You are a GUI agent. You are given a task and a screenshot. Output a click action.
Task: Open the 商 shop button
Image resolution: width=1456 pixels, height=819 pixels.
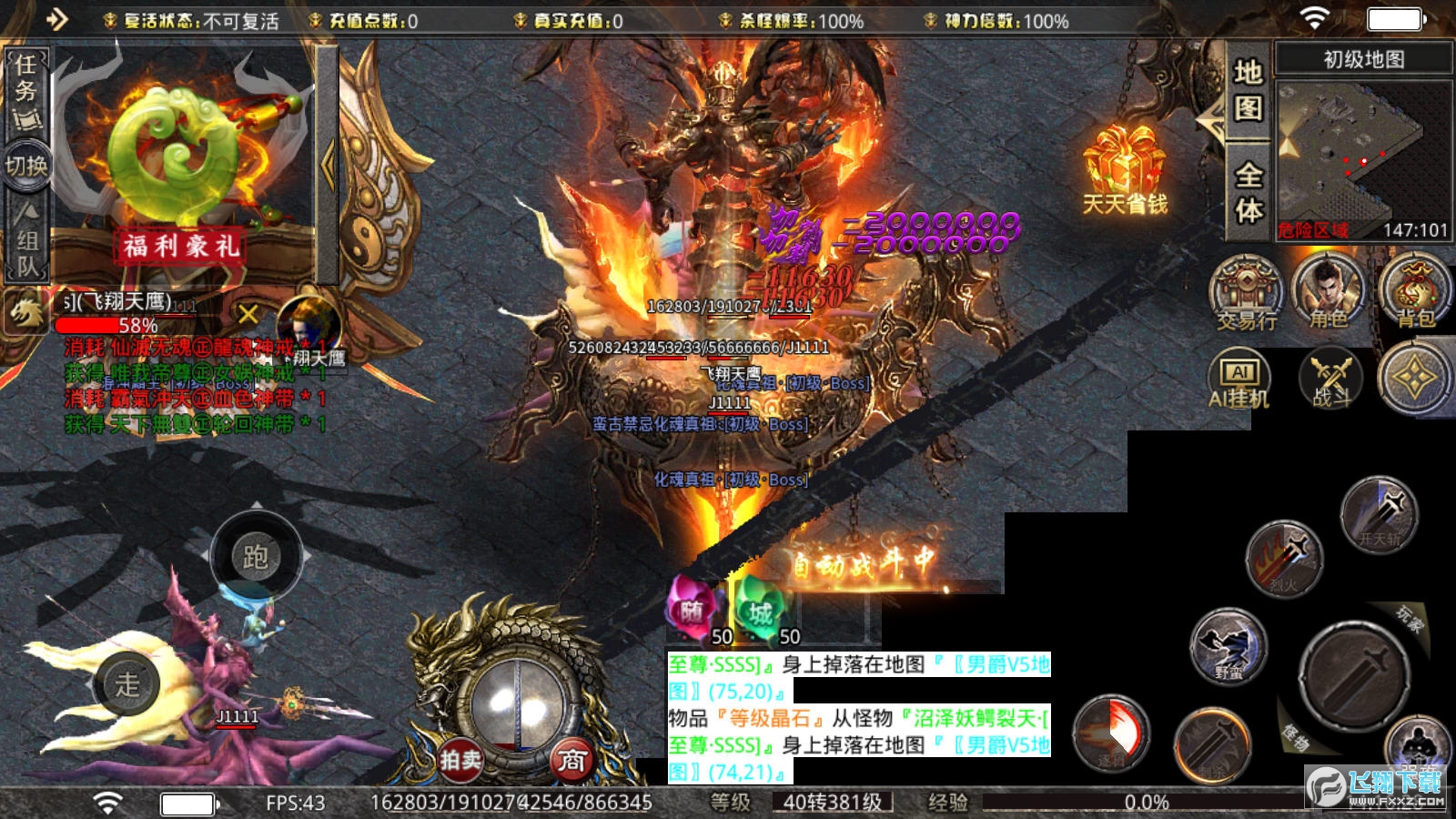[571, 759]
